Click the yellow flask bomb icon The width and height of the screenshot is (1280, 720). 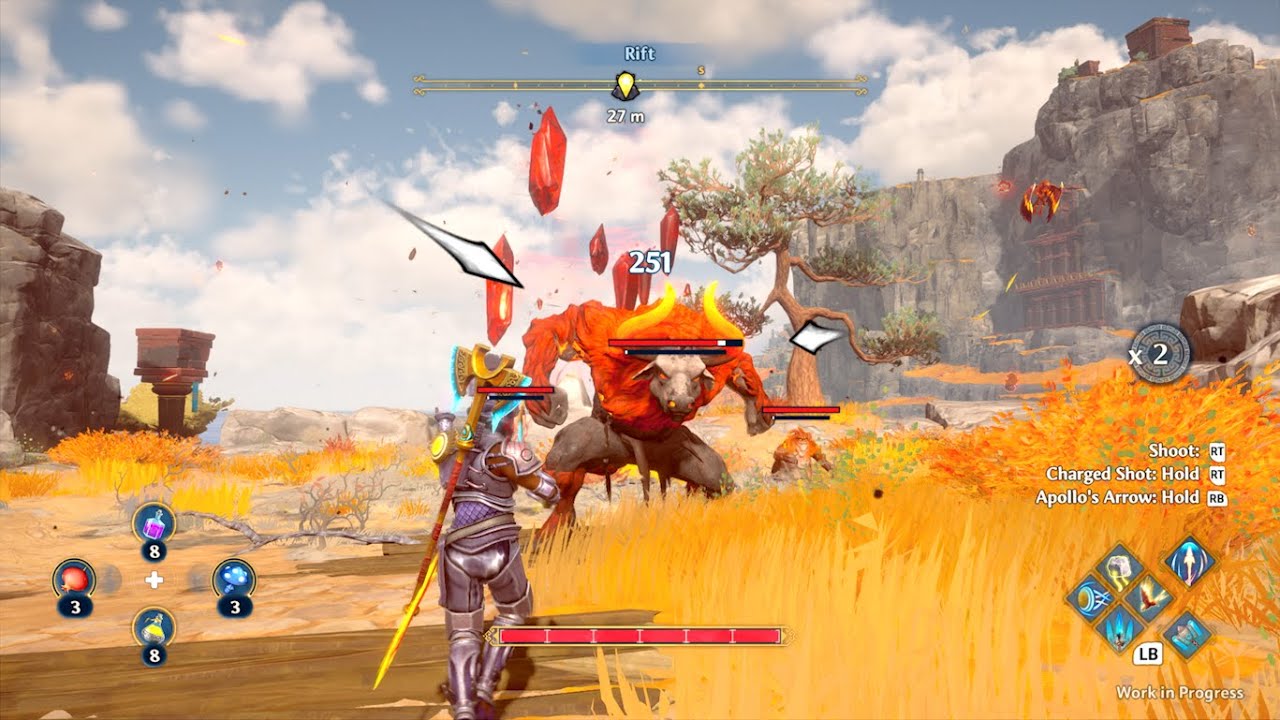click(154, 628)
